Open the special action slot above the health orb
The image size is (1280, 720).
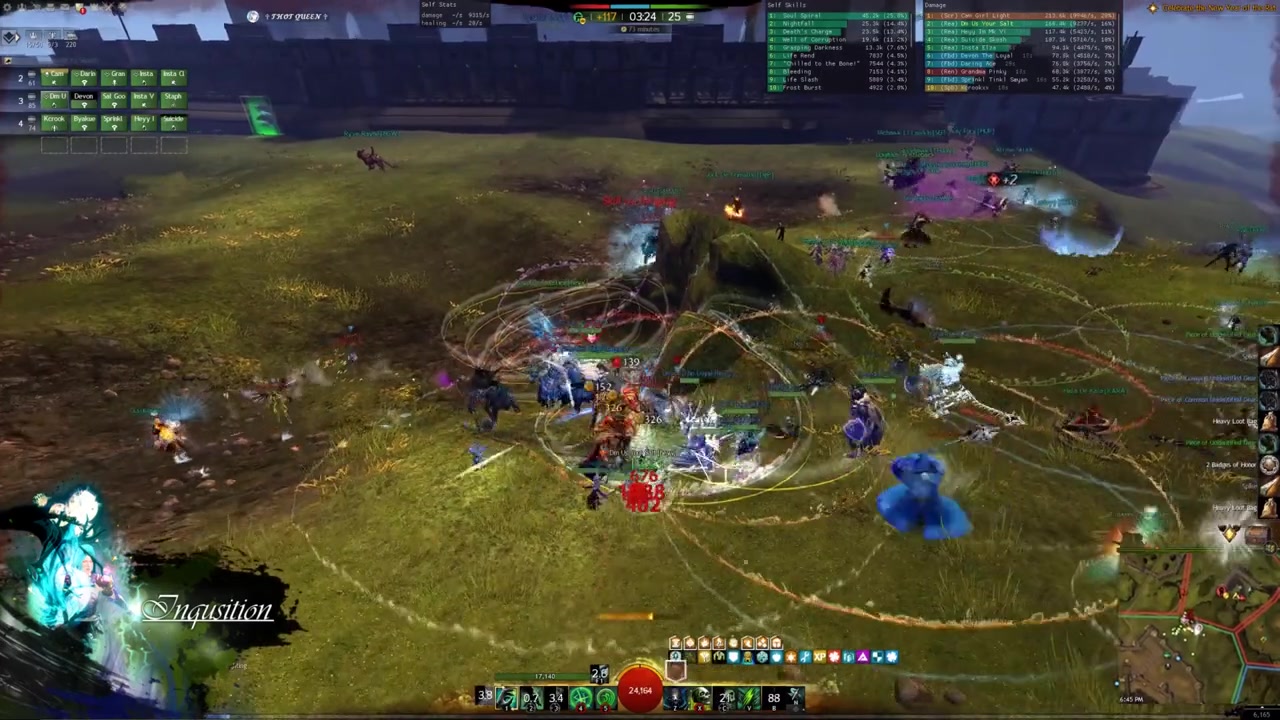point(676,670)
